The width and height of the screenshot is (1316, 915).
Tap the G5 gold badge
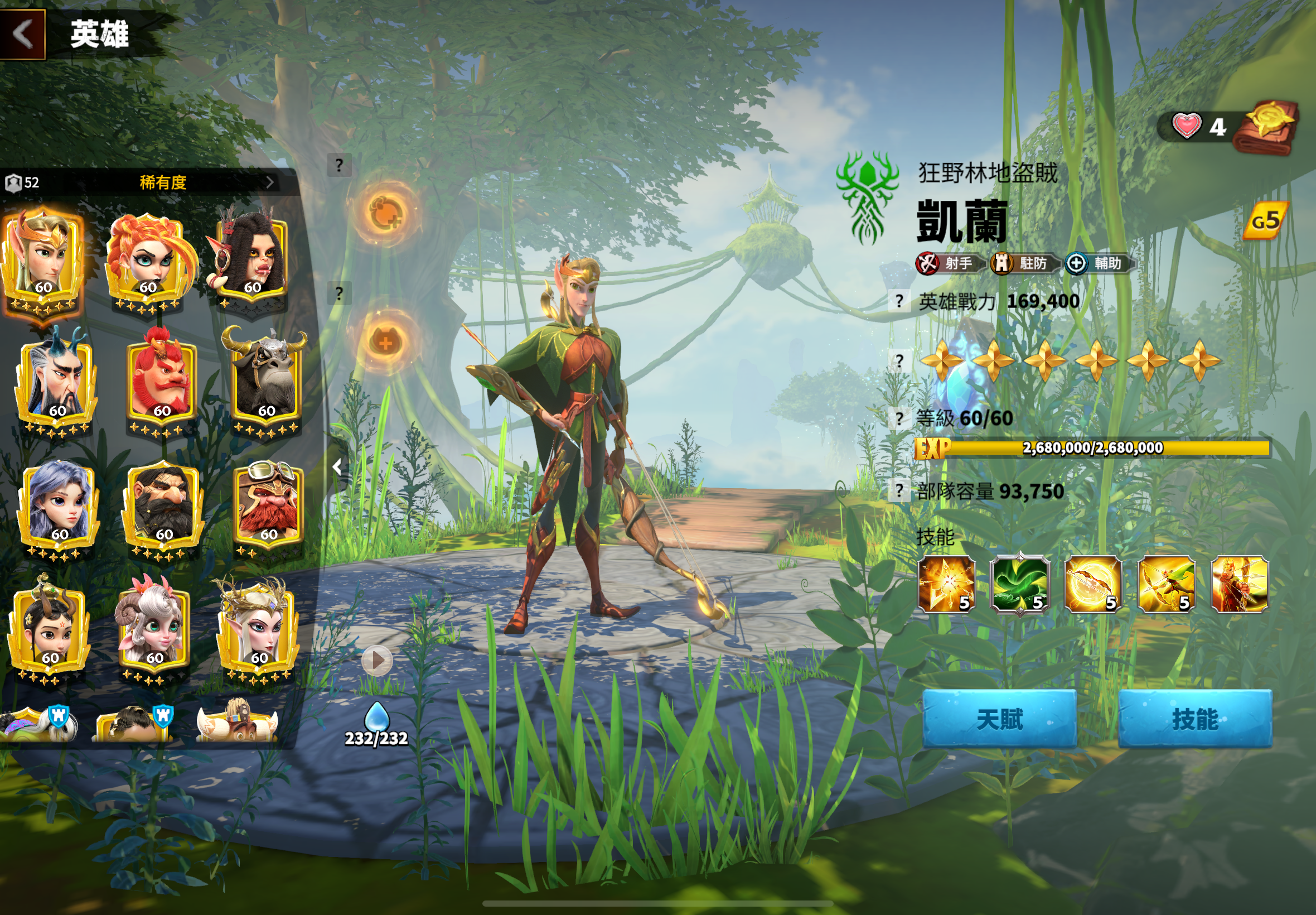1265,221
